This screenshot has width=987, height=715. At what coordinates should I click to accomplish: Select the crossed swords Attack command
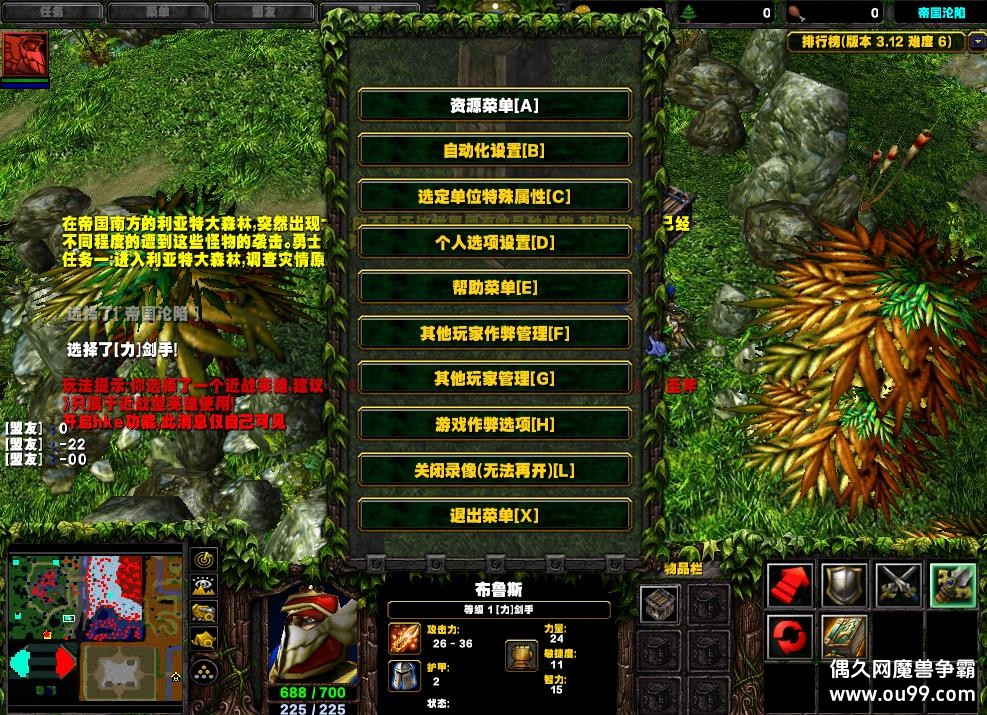click(898, 585)
